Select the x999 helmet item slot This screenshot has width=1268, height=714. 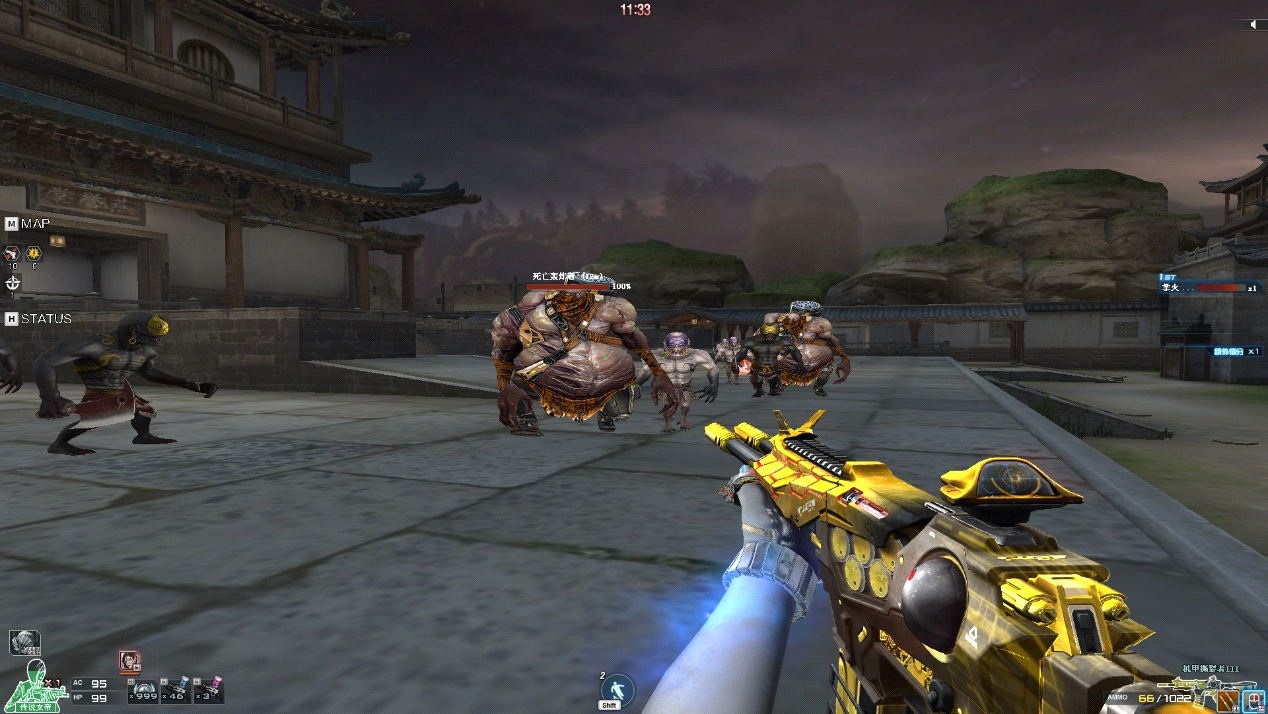point(145,691)
